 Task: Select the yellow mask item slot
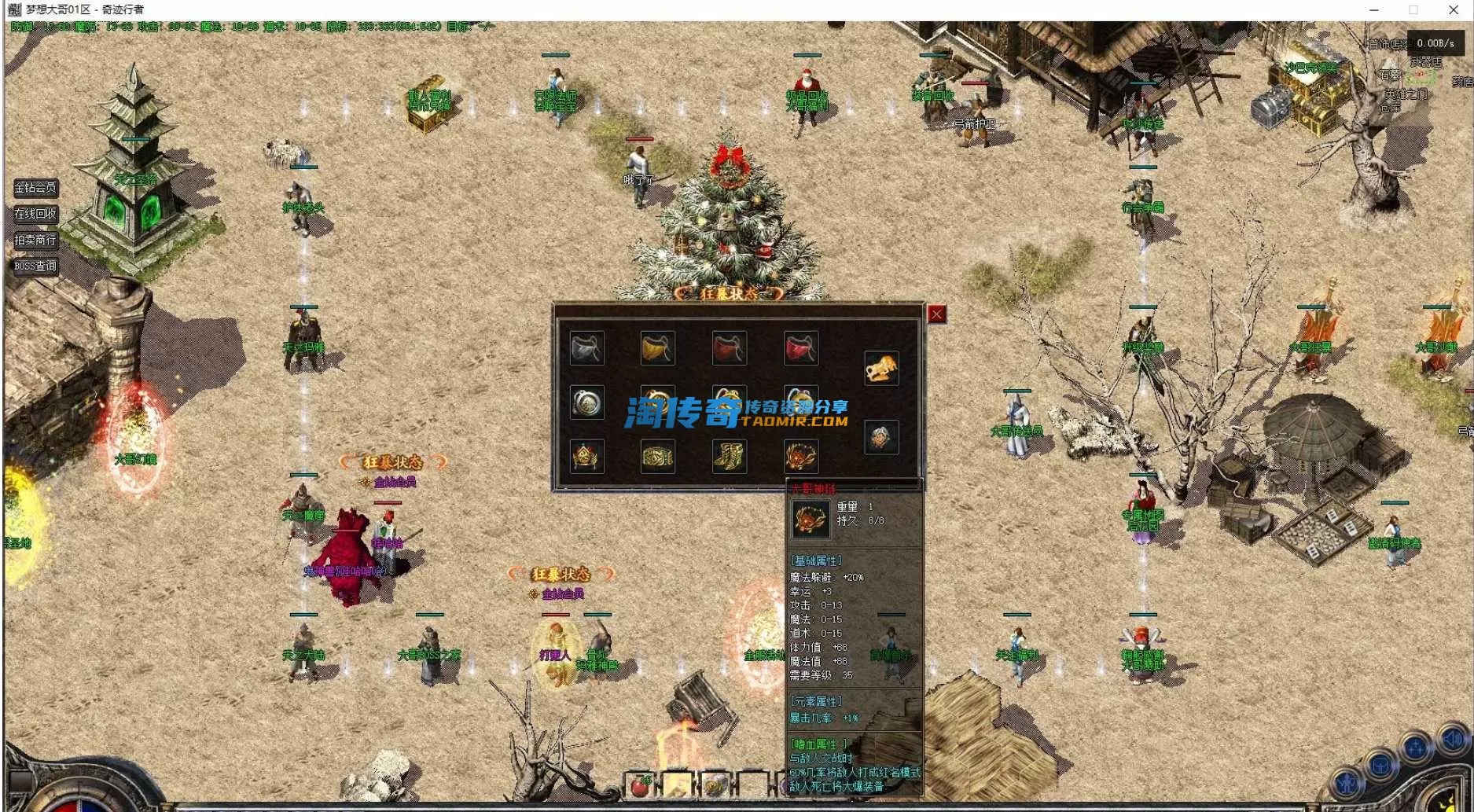point(657,348)
